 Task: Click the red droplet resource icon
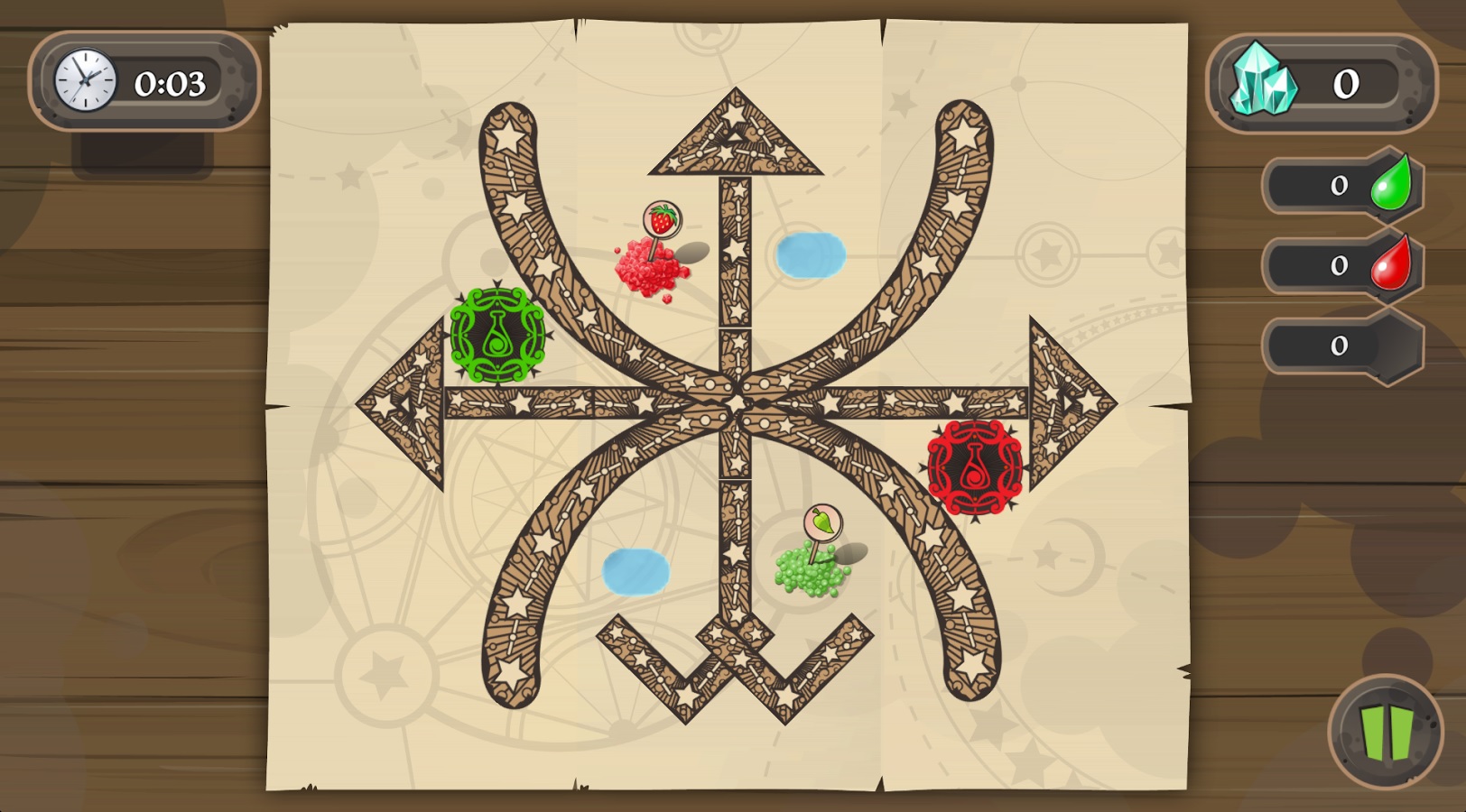1390,263
